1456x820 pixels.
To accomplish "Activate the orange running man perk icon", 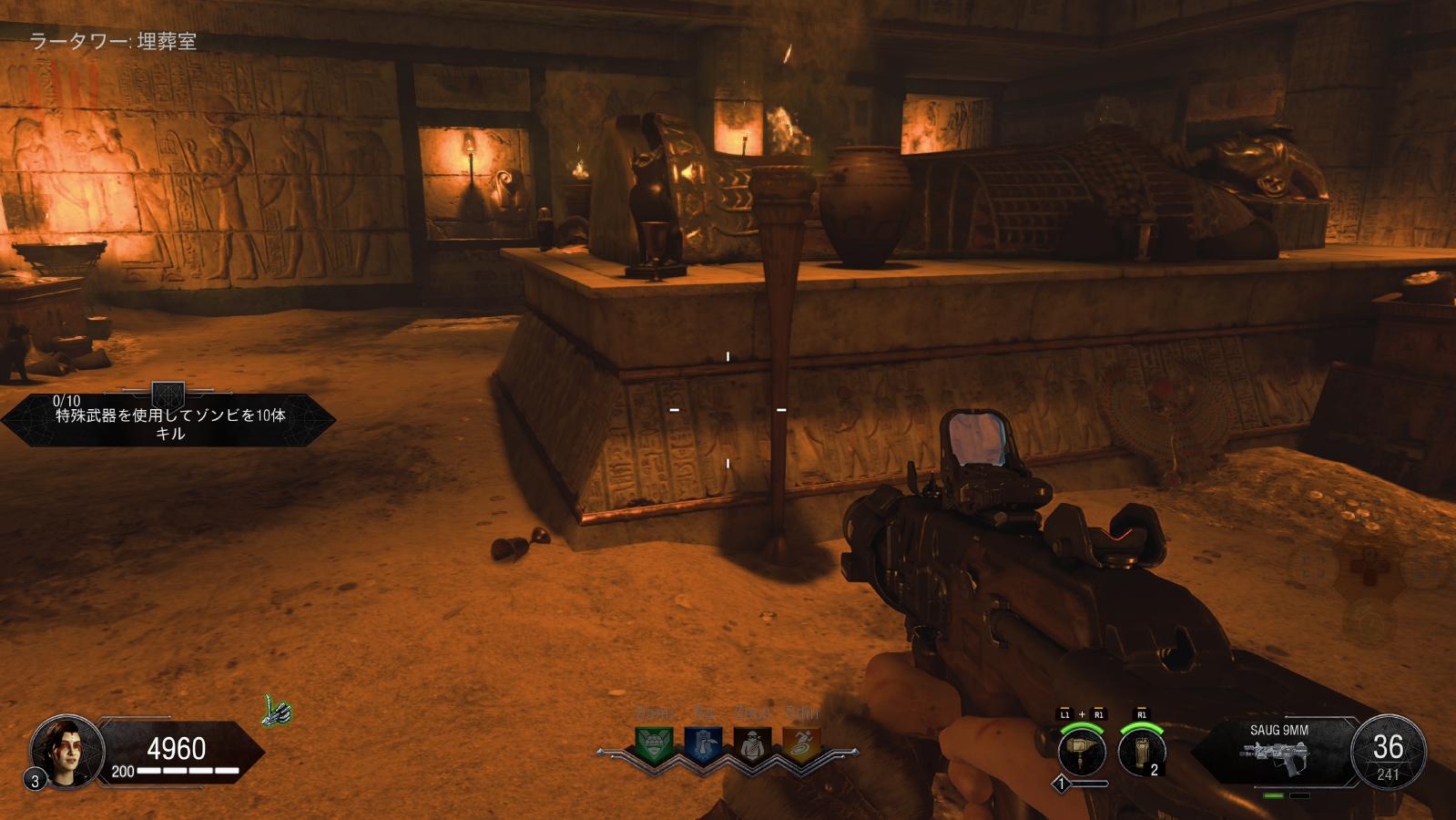I will point(801,745).
